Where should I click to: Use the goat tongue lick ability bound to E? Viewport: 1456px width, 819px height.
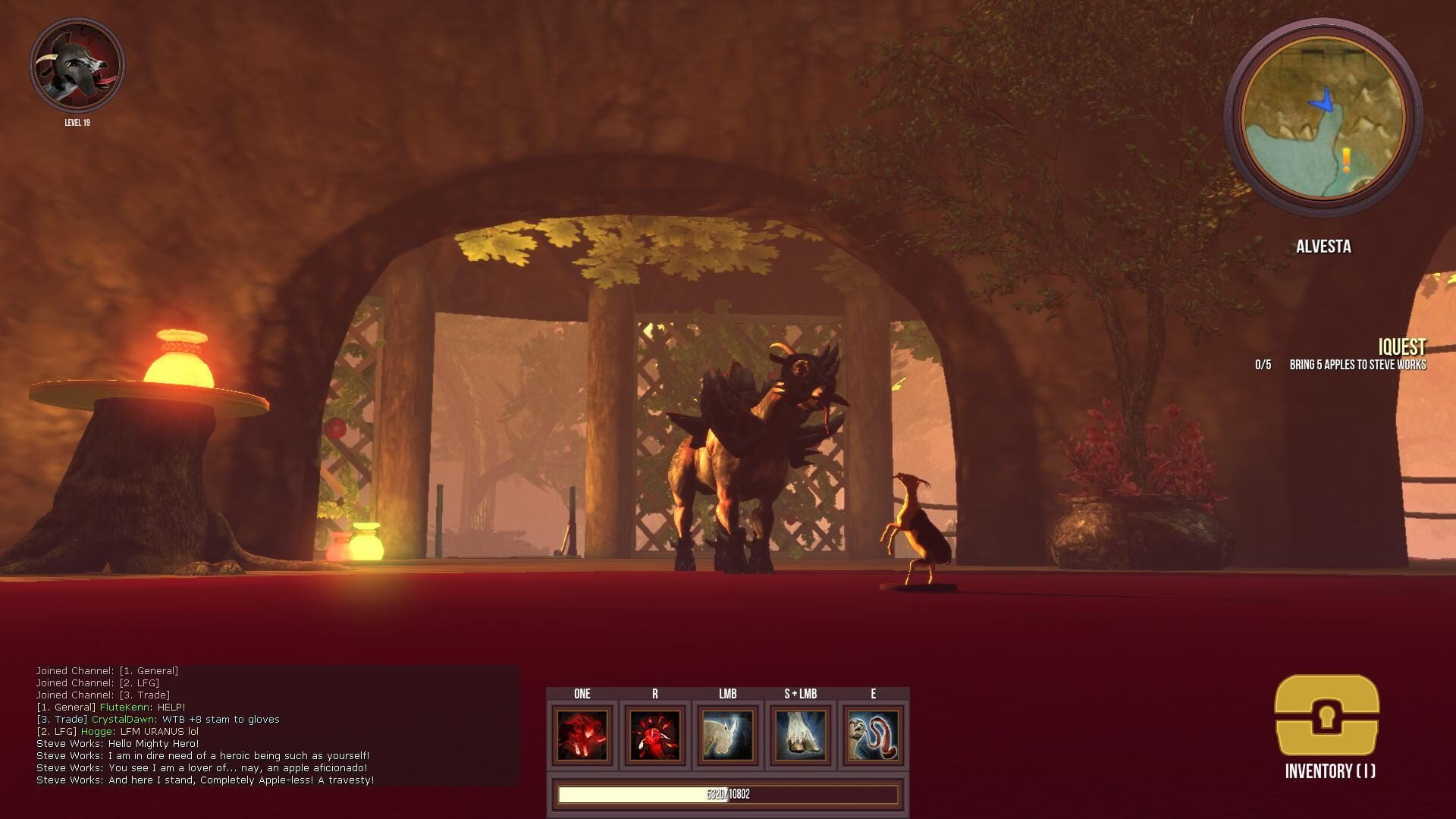click(x=874, y=735)
